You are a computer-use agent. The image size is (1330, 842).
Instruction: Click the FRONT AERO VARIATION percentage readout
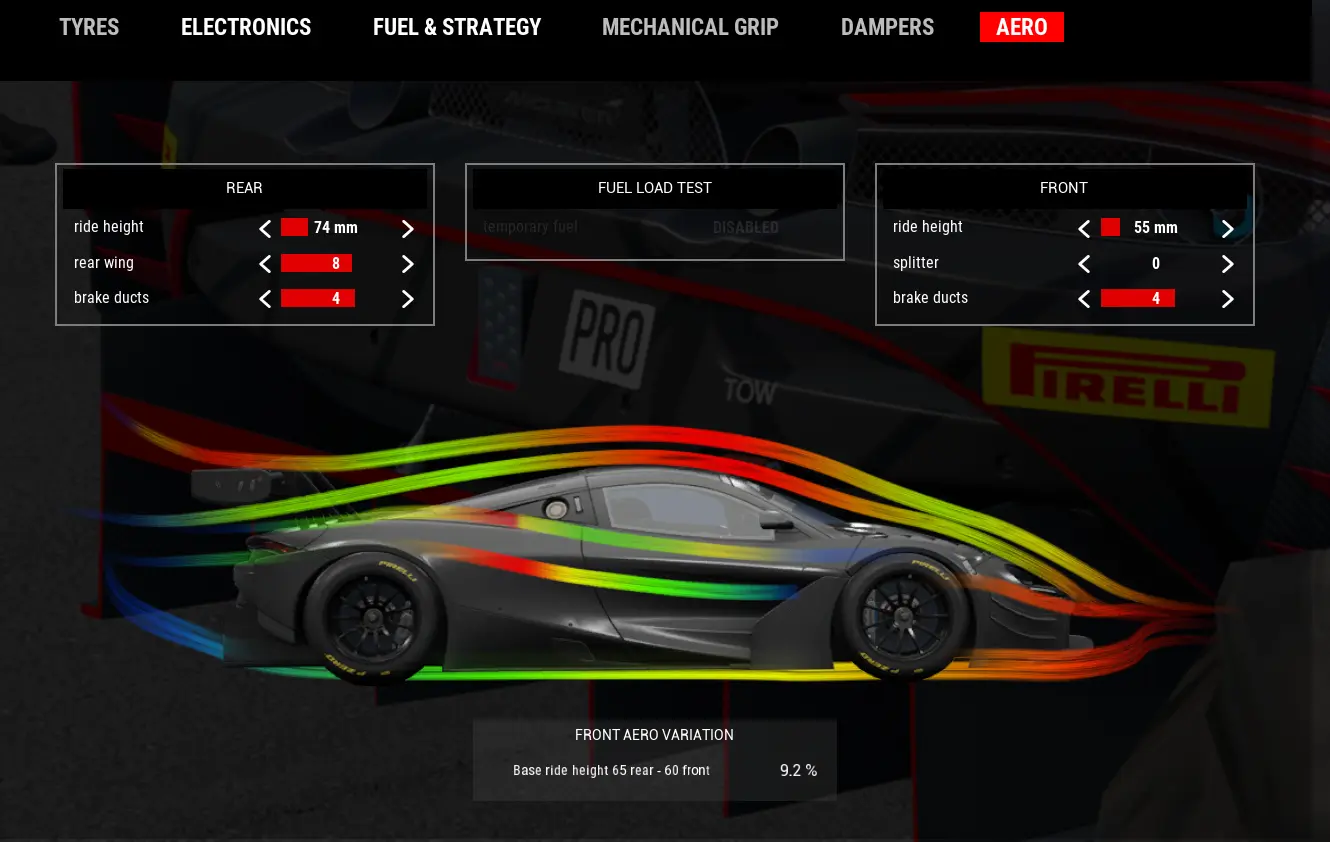[x=797, y=770]
